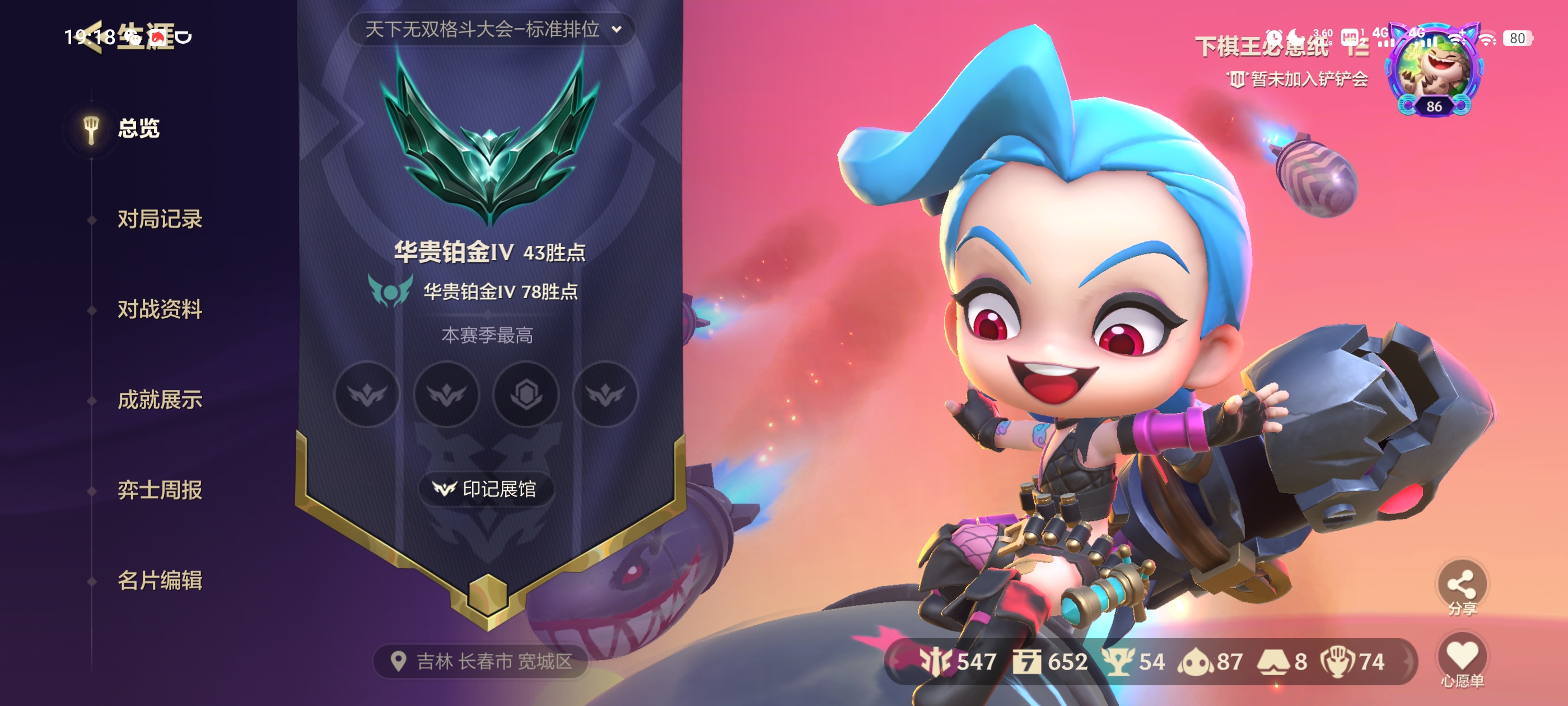
Task: Open the 弈士周报 weekly report tab
Action: point(160,490)
